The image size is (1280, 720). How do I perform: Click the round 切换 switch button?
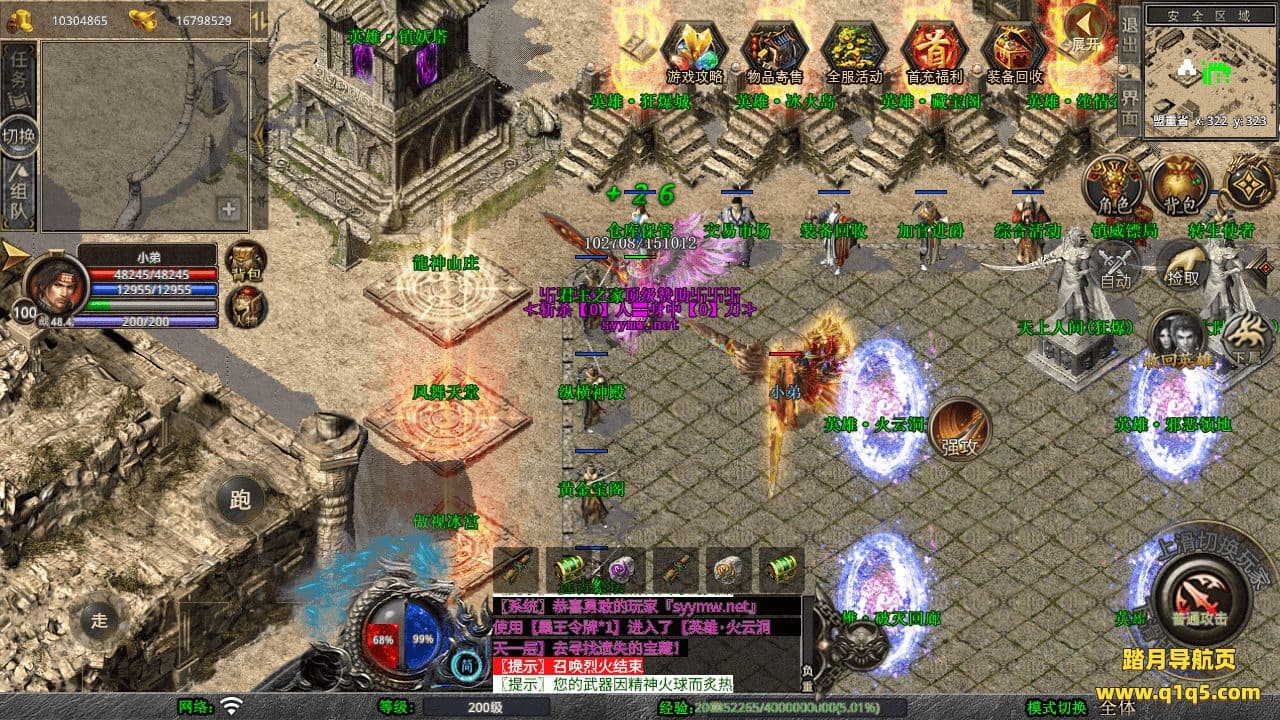tap(19, 136)
